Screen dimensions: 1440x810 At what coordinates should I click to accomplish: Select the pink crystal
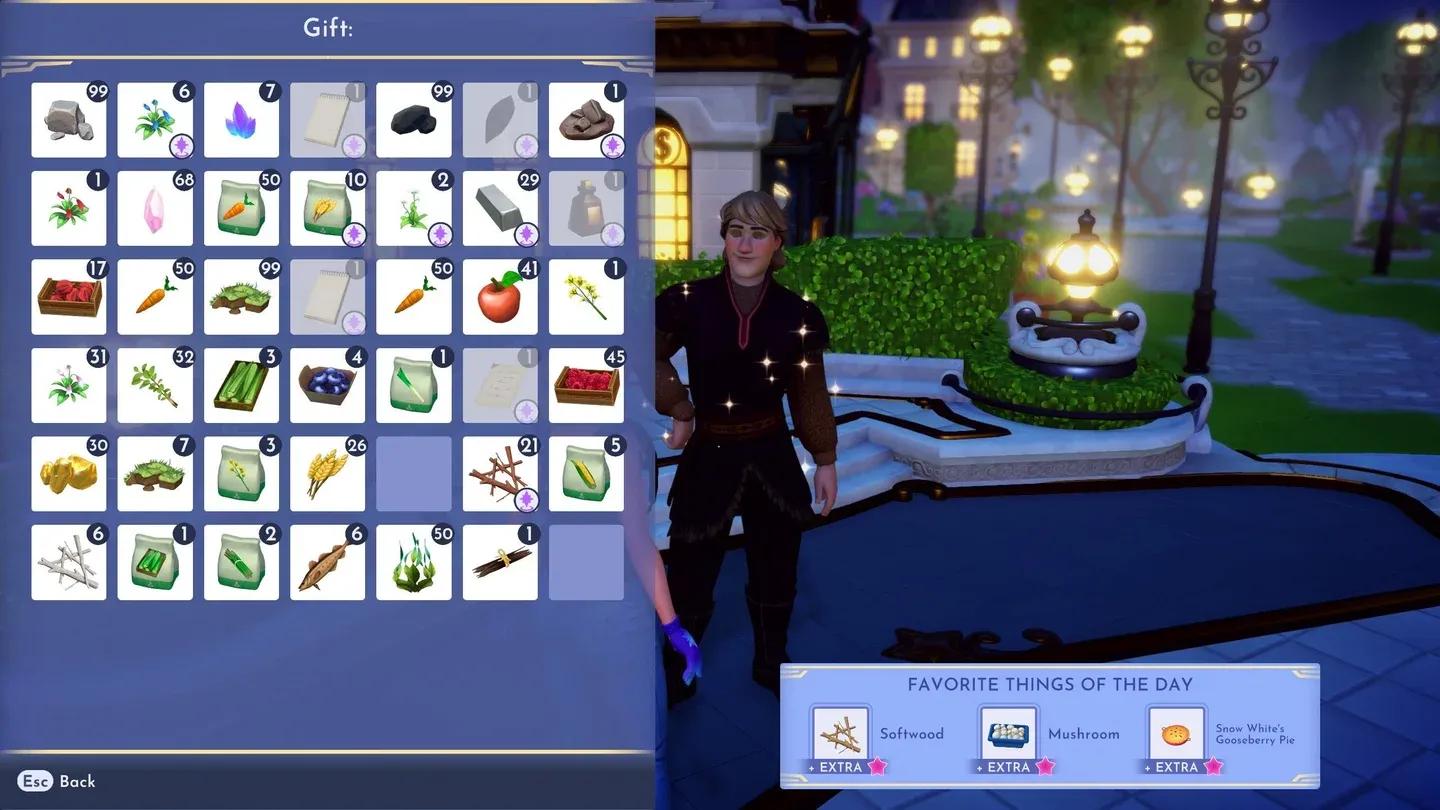(155, 207)
